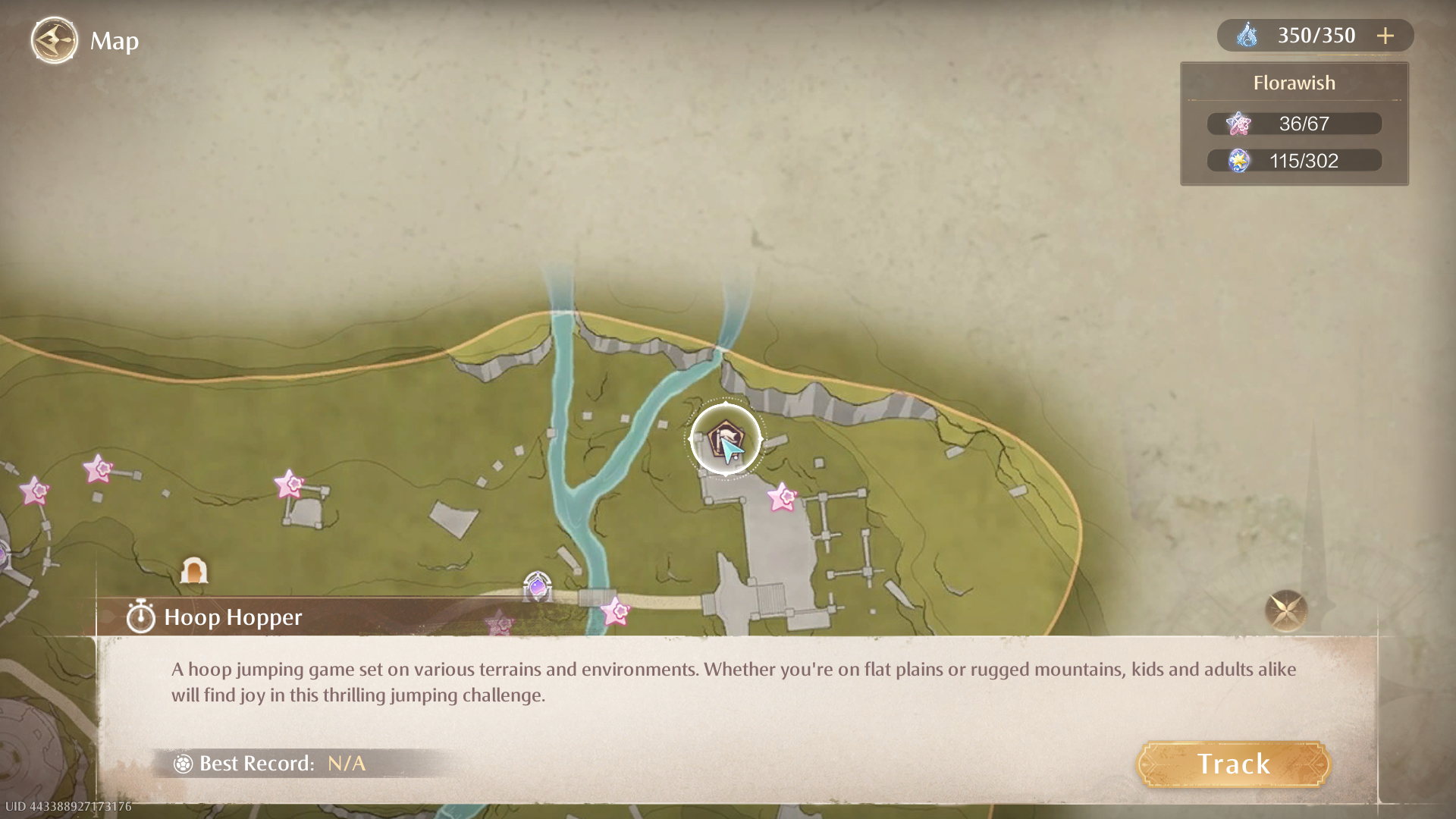Add energy with the plus button

click(1385, 36)
